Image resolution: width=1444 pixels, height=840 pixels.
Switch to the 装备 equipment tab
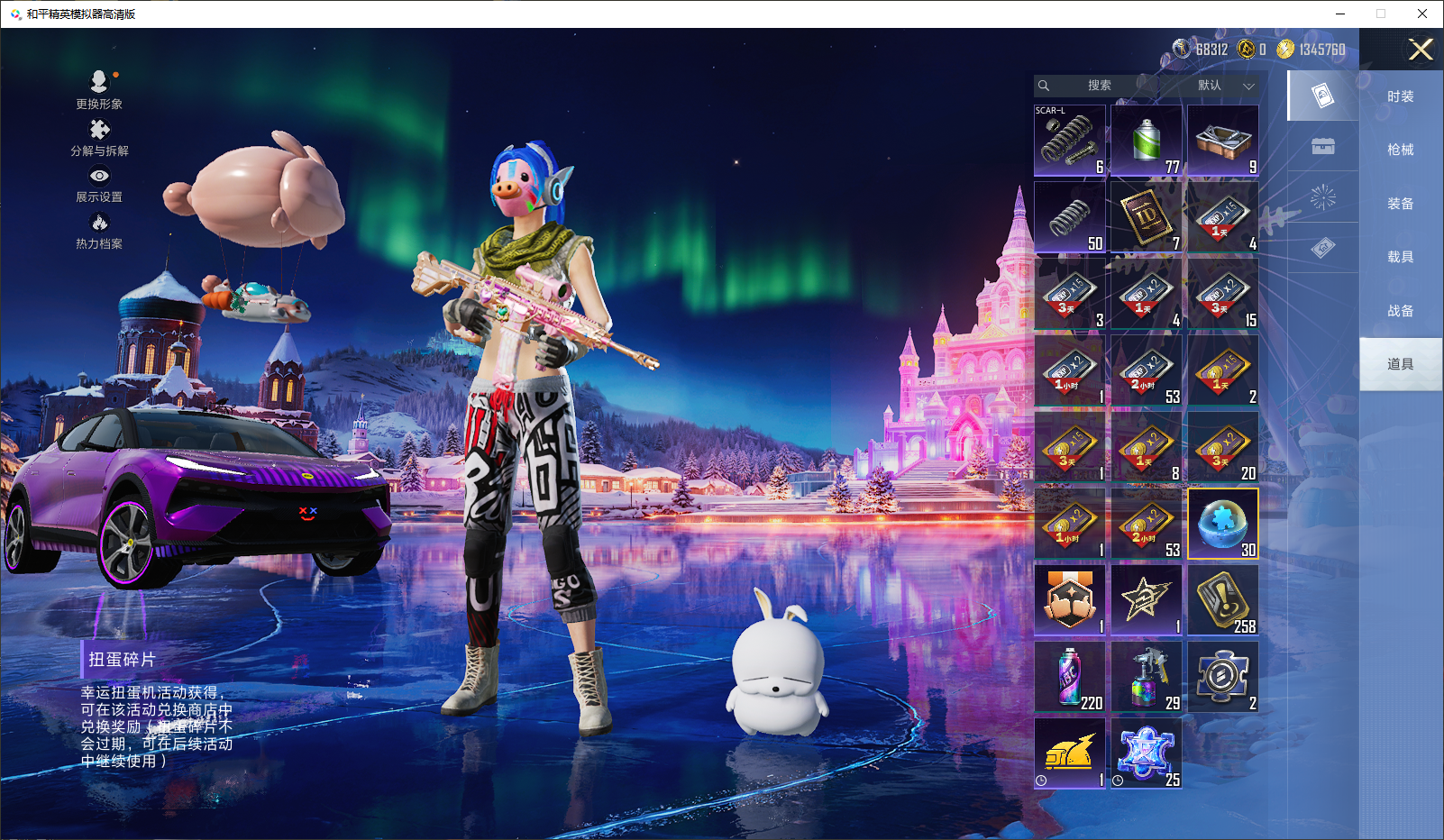pos(1400,204)
